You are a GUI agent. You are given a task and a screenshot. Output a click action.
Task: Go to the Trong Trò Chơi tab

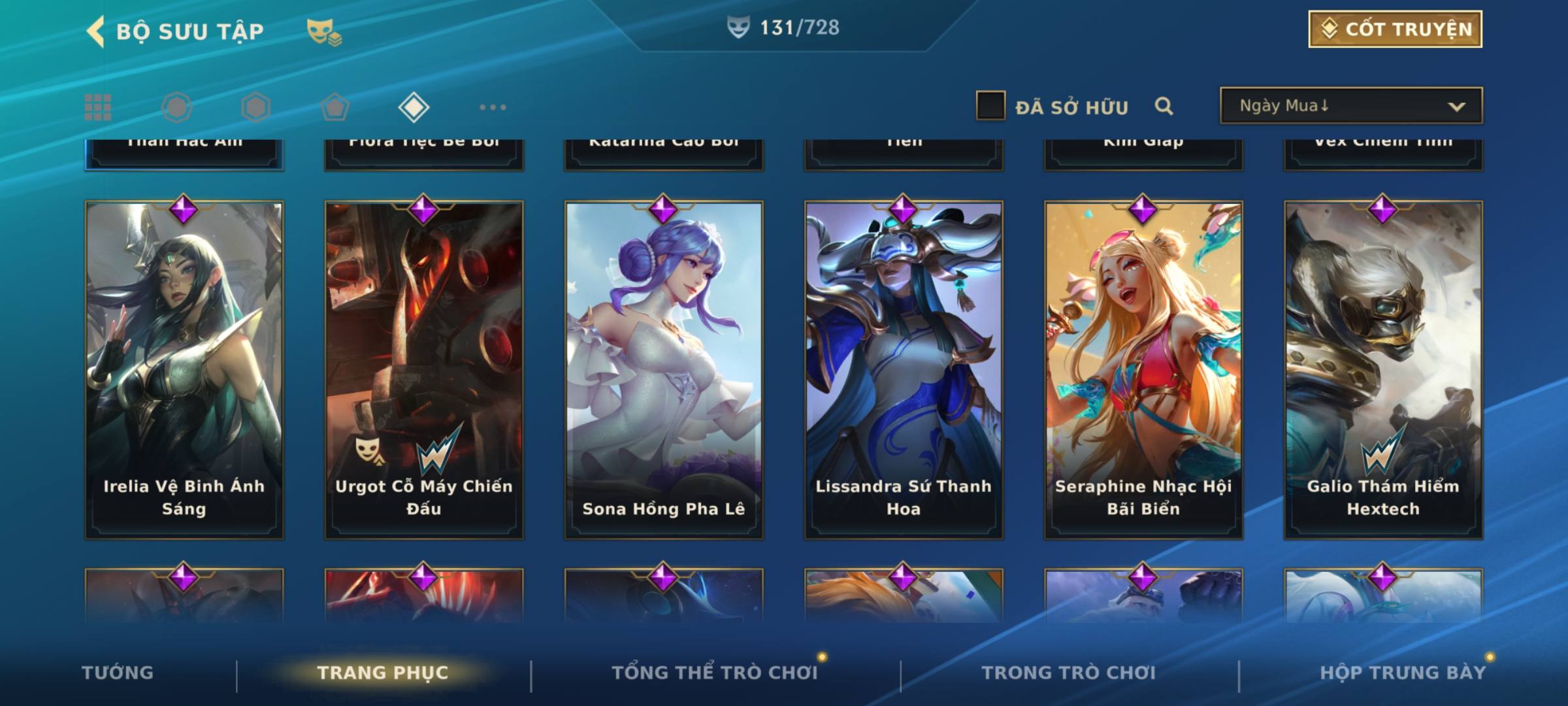point(1068,673)
